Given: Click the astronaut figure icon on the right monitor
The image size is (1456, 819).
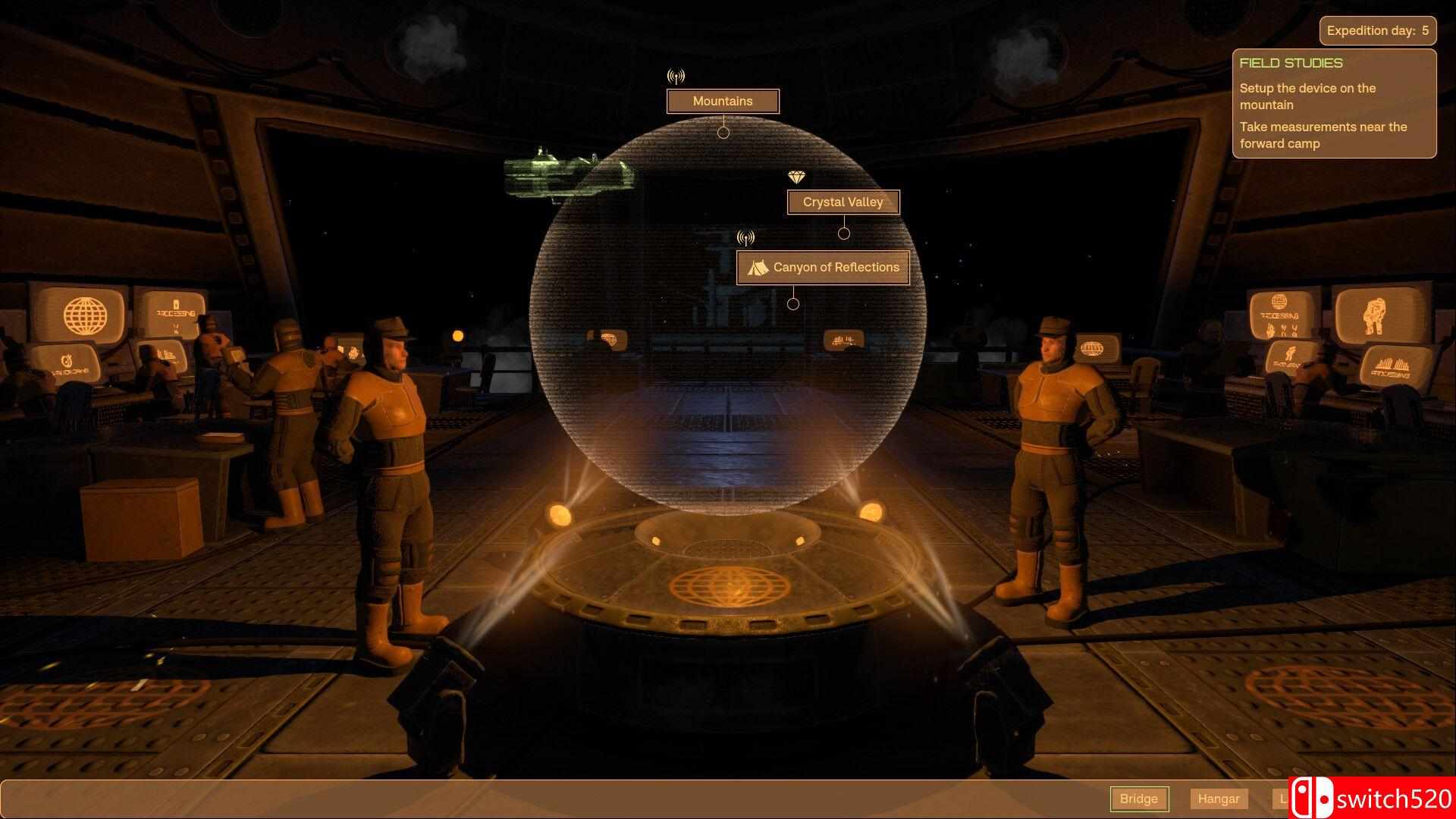Looking at the screenshot, I should click(x=1374, y=316).
